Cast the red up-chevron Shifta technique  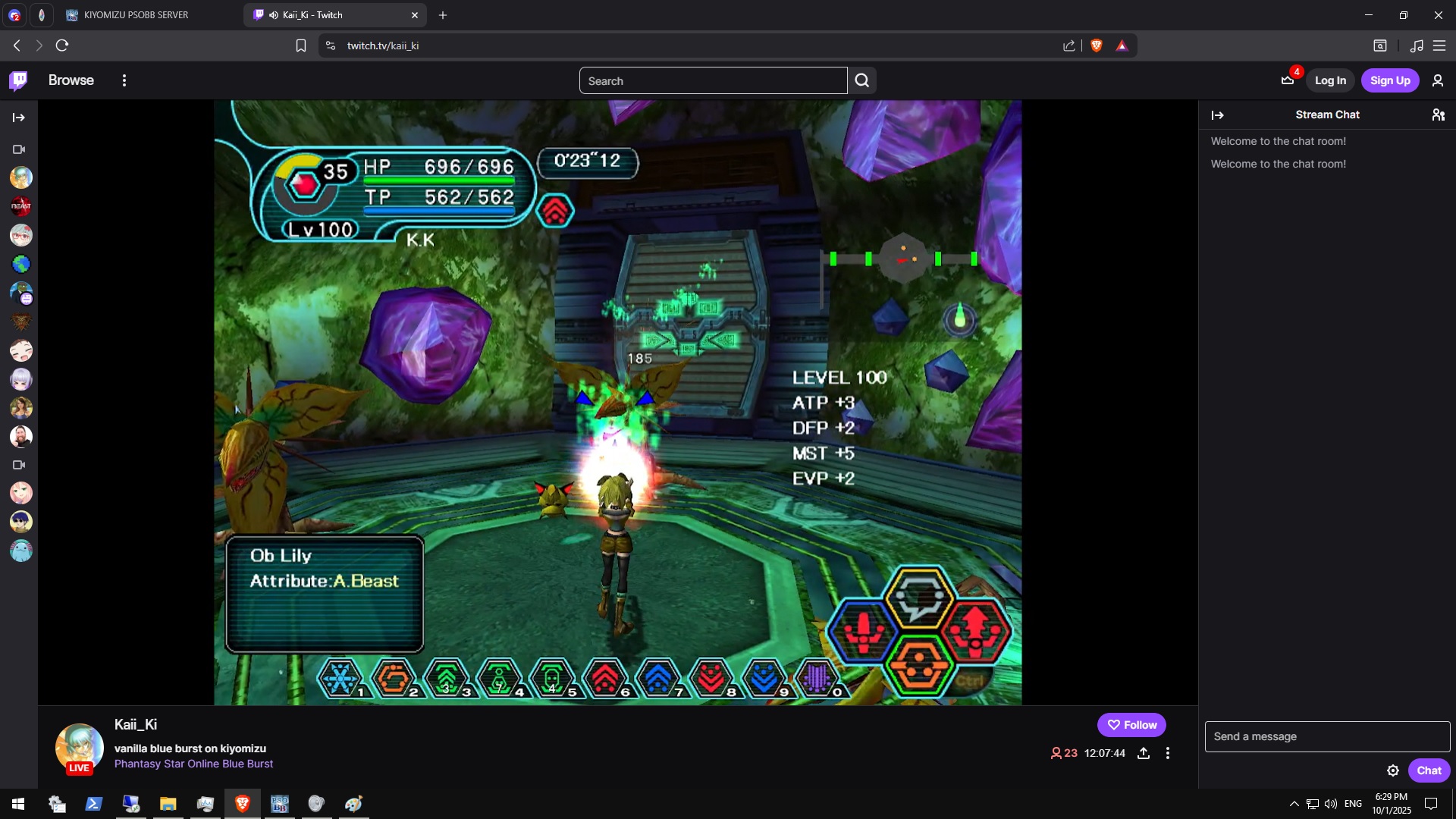point(605,678)
